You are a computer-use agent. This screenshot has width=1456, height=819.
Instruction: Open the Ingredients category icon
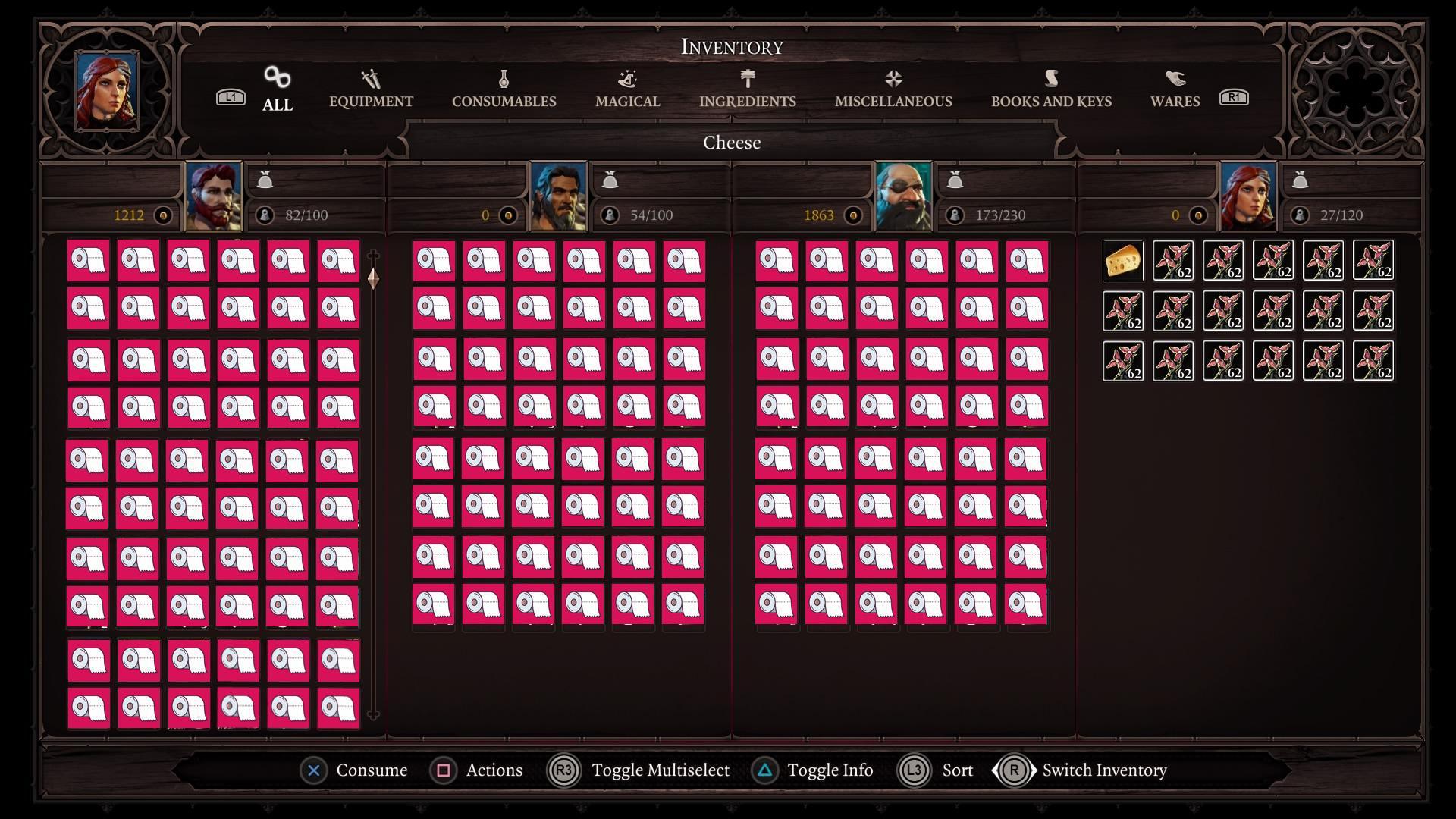click(x=747, y=78)
